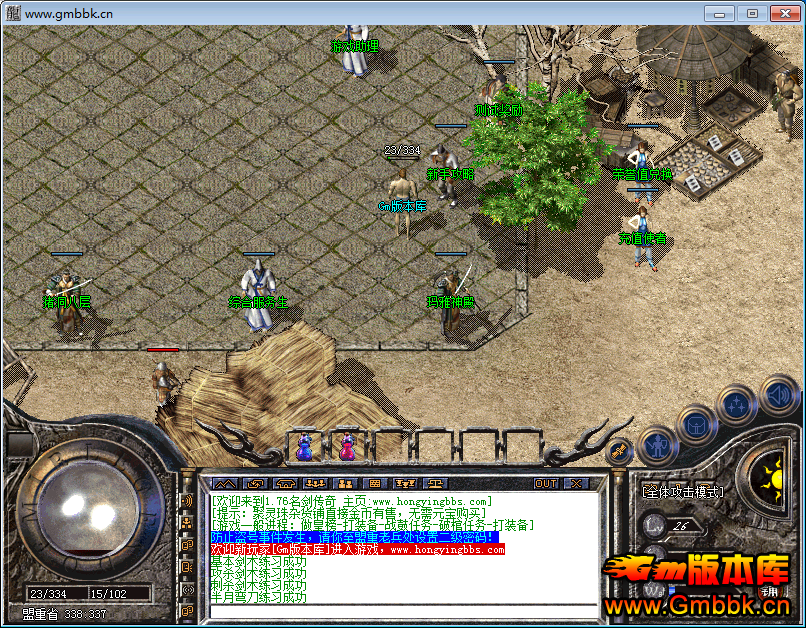Use the pink potion belt slot
This screenshot has height=628, width=806.
[x=347, y=446]
